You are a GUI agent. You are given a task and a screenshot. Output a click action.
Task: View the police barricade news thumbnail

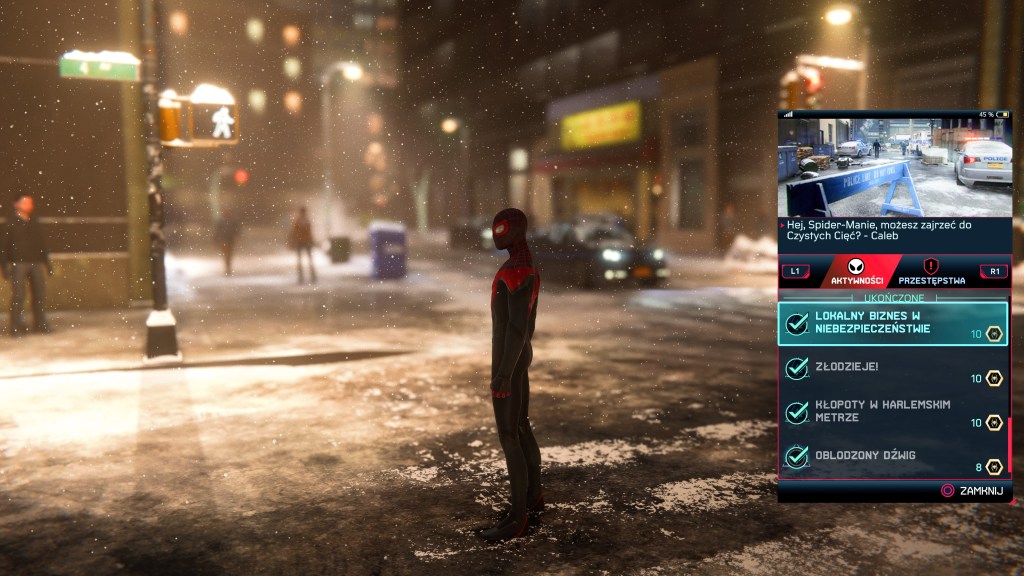click(x=894, y=166)
